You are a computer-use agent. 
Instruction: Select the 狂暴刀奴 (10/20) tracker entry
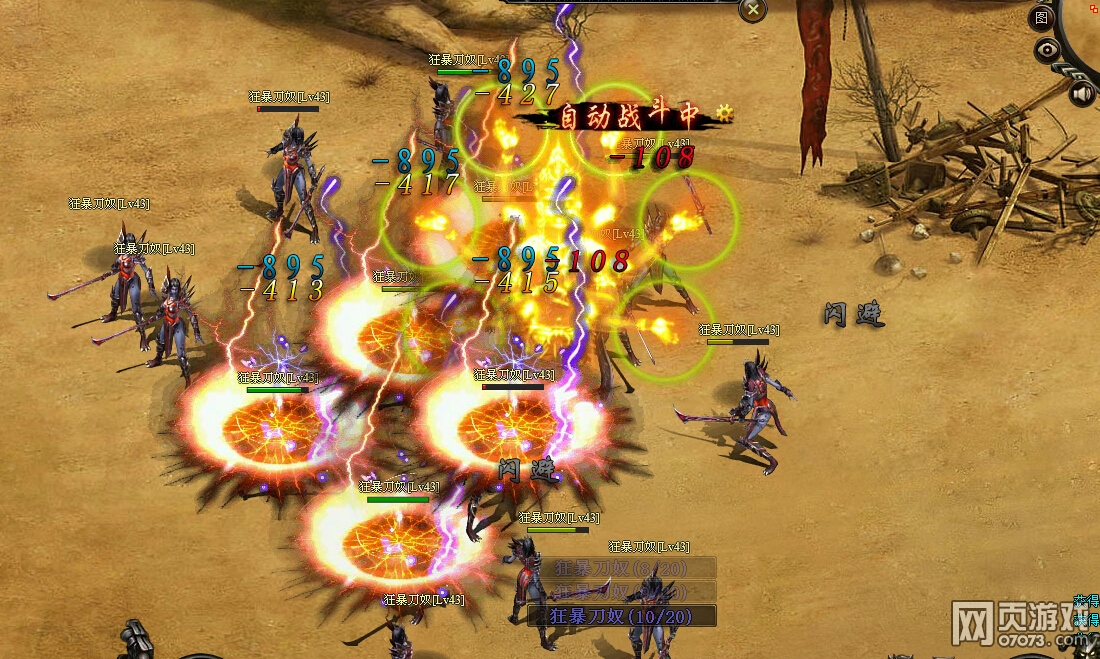pos(621,615)
